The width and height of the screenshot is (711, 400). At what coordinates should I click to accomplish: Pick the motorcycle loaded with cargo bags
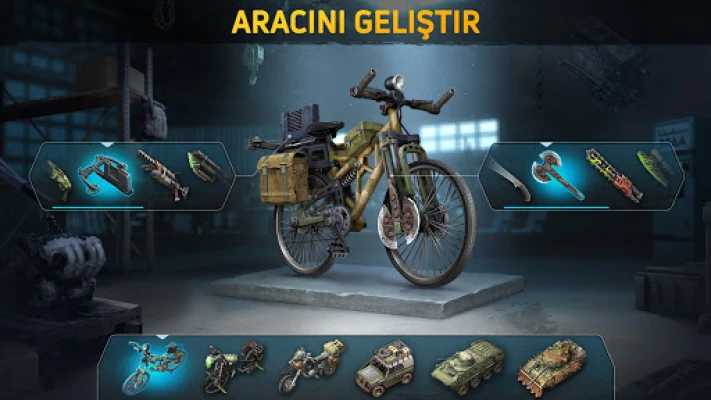click(310, 369)
